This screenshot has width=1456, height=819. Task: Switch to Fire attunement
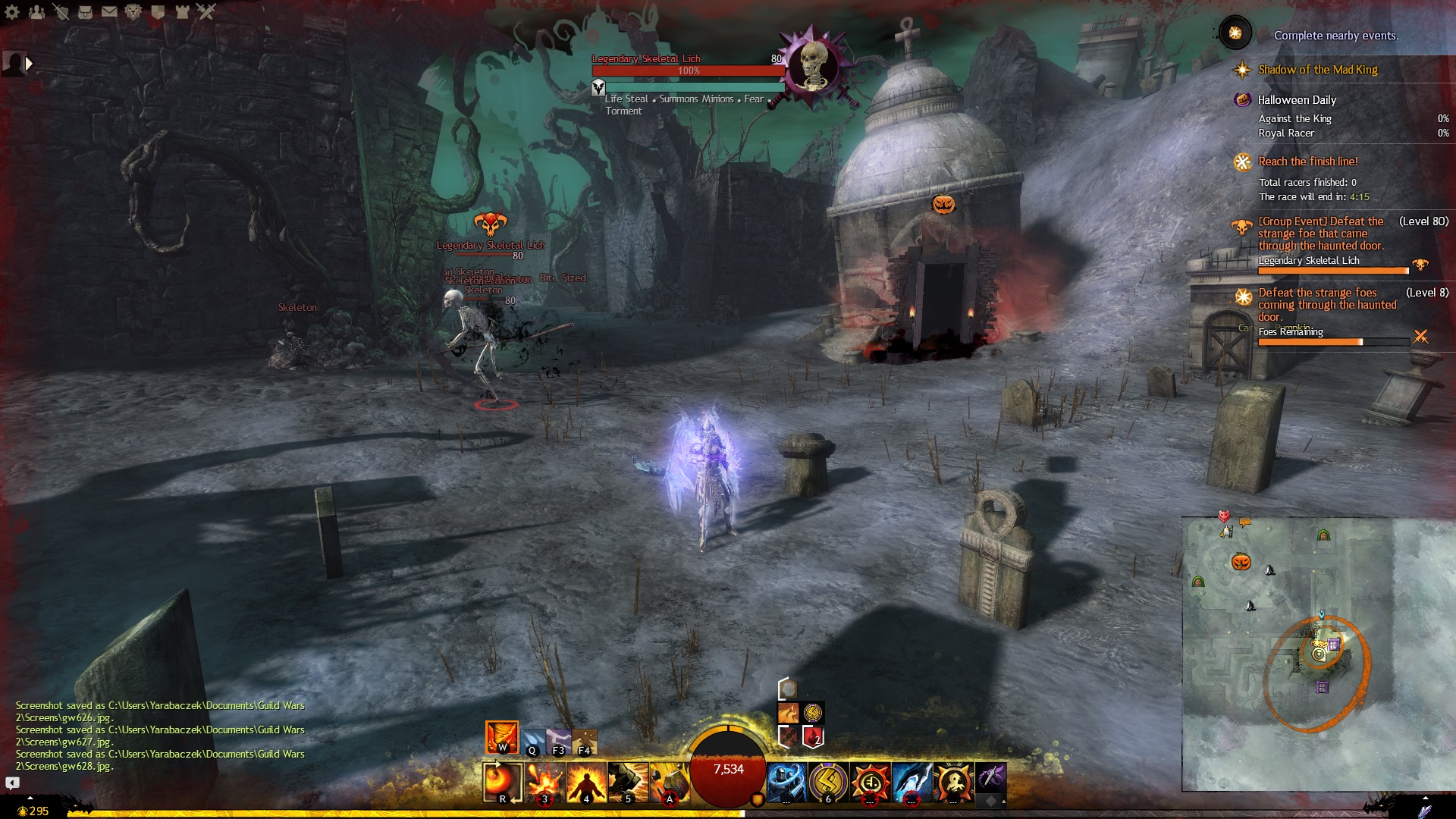point(502,737)
